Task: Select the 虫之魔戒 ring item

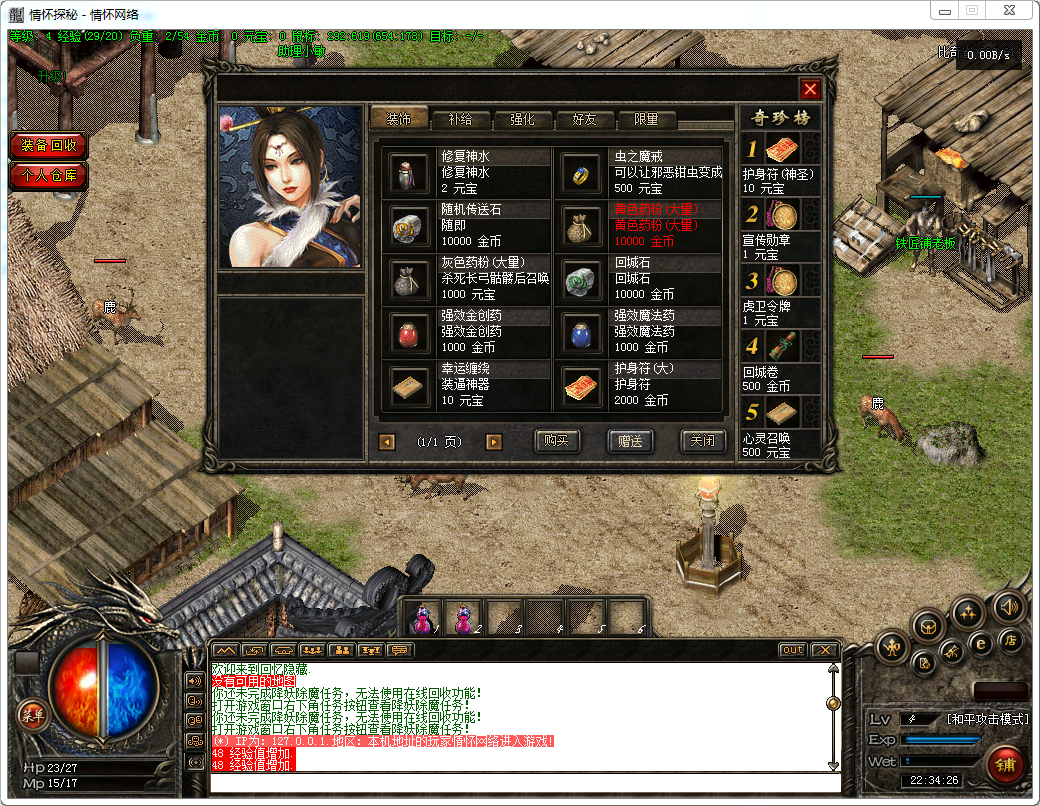Action: (x=581, y=173)
